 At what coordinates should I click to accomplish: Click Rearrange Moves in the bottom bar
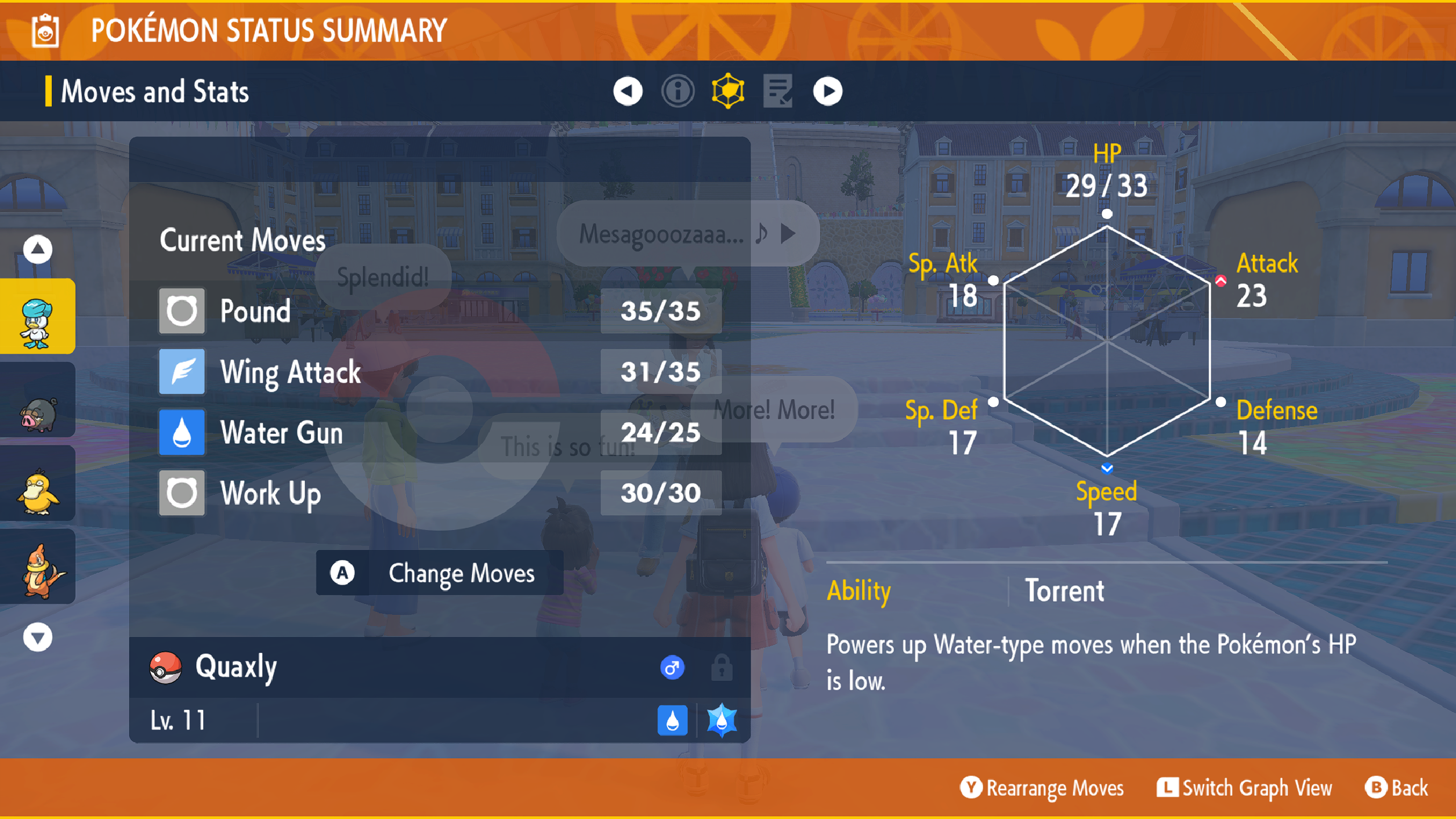[1042, 788]
